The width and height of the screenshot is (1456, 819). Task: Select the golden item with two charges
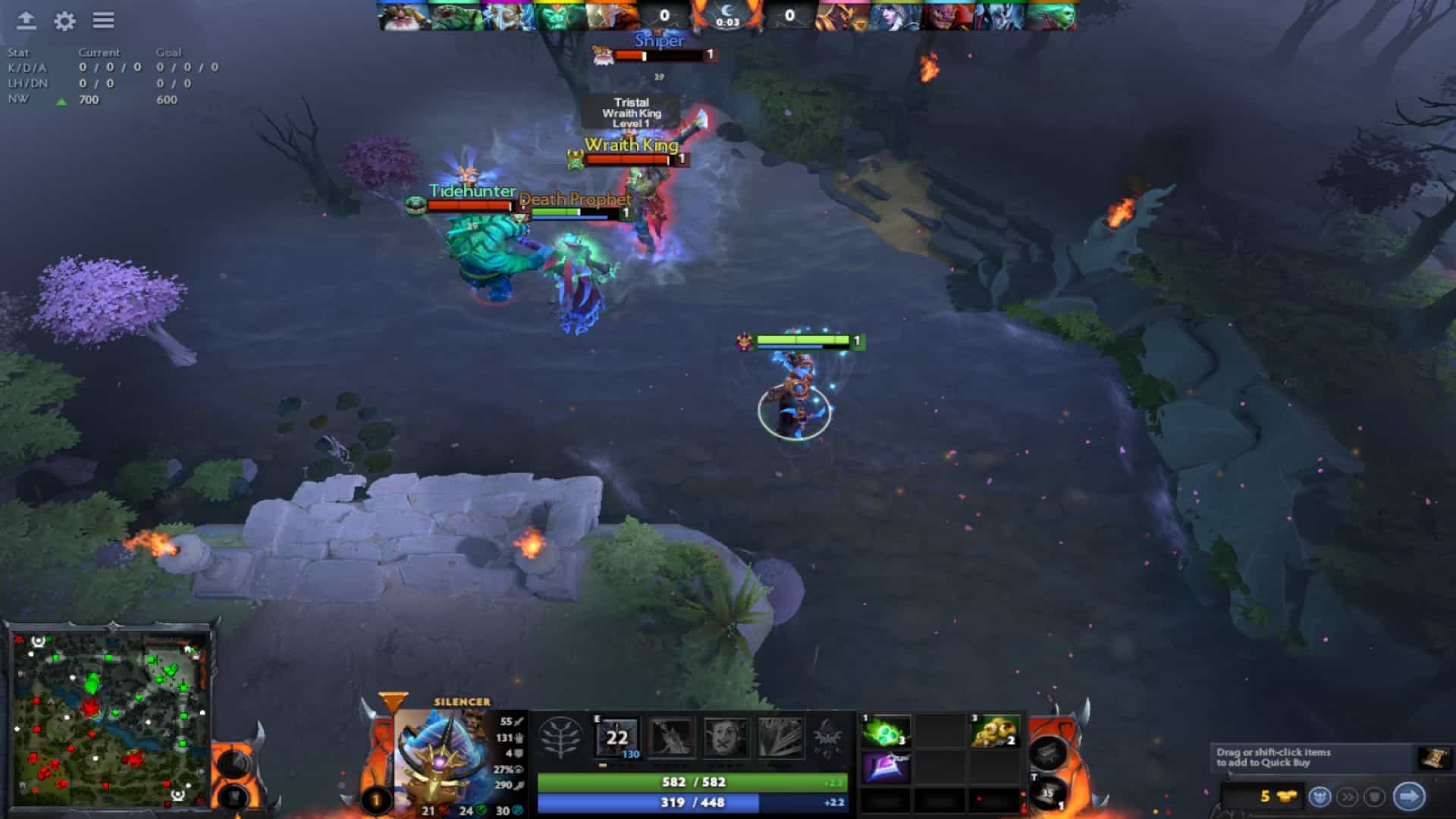tap(994, 733)
